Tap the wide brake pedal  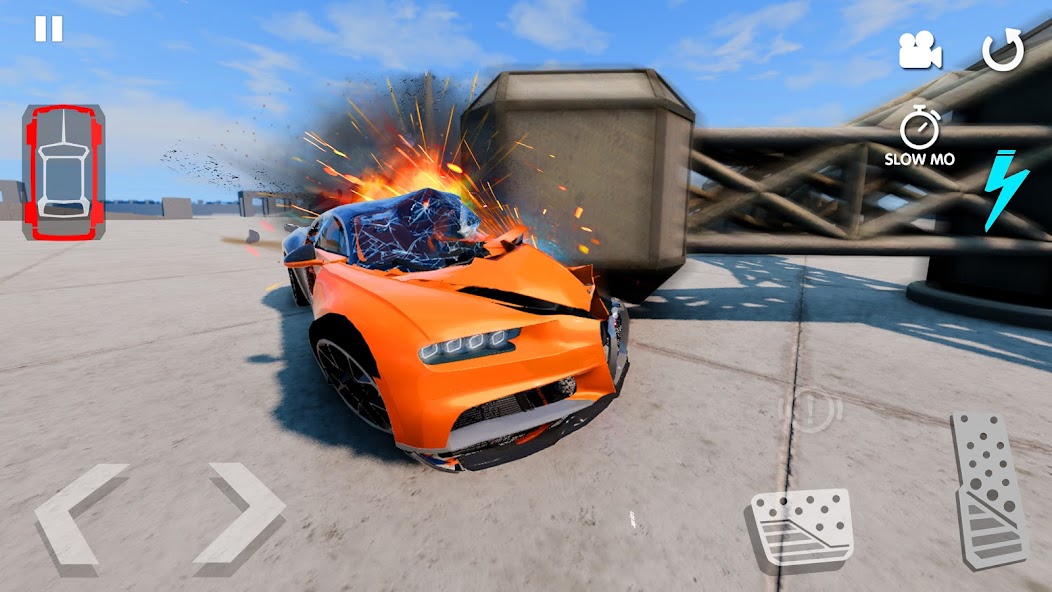click(x=800, y=527)
